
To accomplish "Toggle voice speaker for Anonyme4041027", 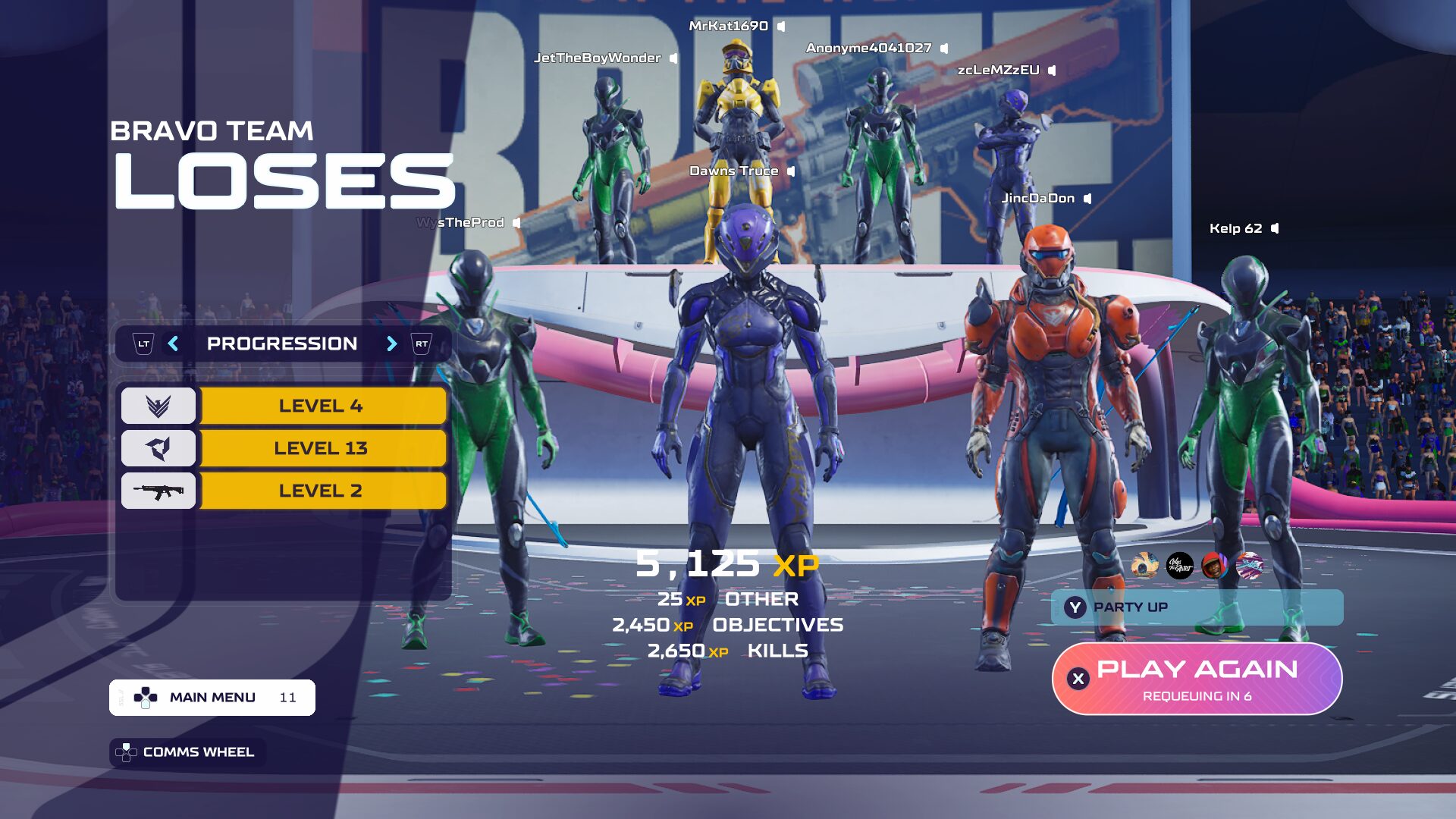I will [944, 49].
